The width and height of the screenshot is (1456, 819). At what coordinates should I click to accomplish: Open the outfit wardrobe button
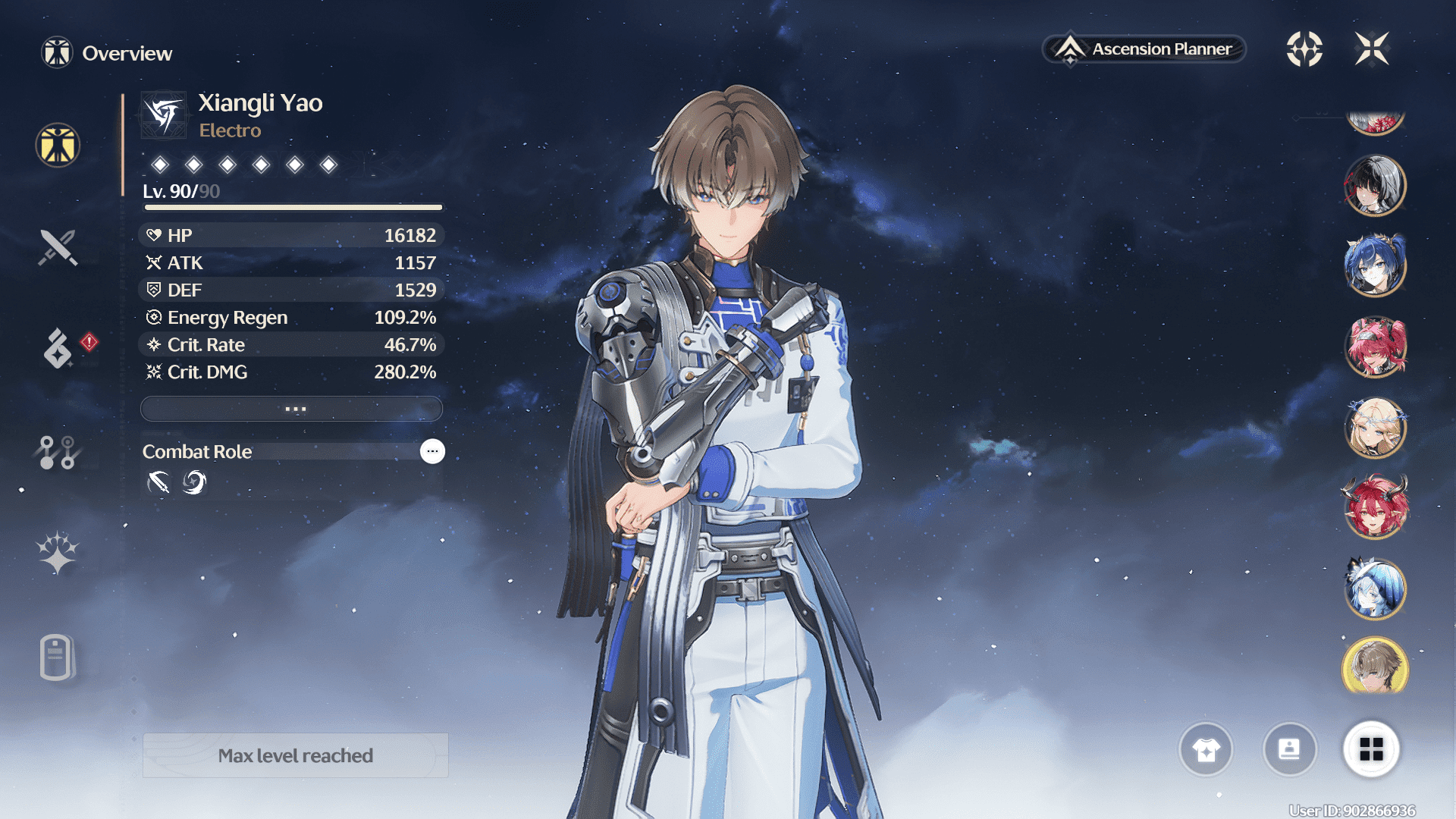(1206, 749)
